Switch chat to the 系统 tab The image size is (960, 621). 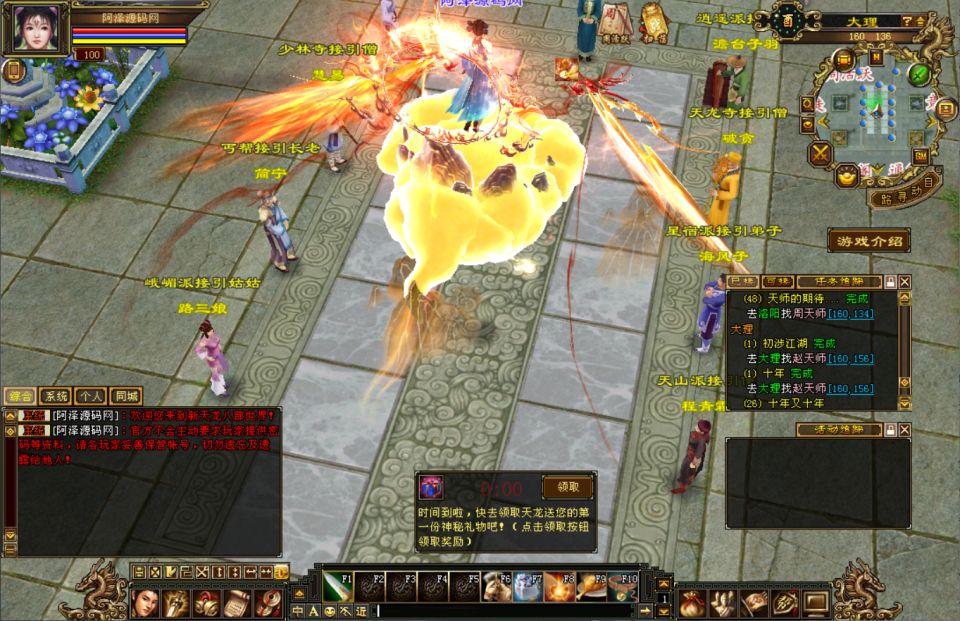(58, 395)
